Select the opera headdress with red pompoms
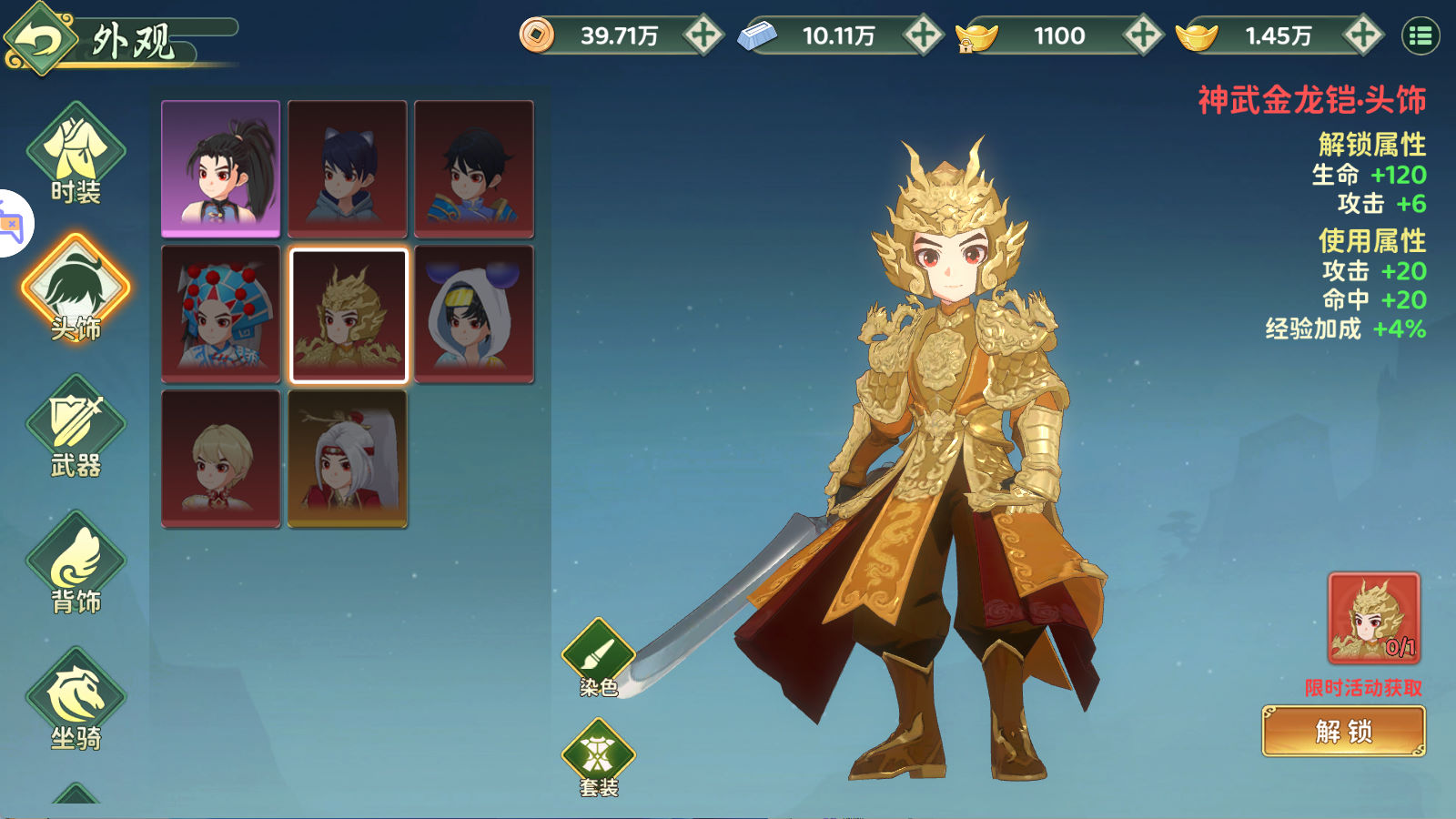The width and height of the screenshot is (1456, 819). point(221,314)
